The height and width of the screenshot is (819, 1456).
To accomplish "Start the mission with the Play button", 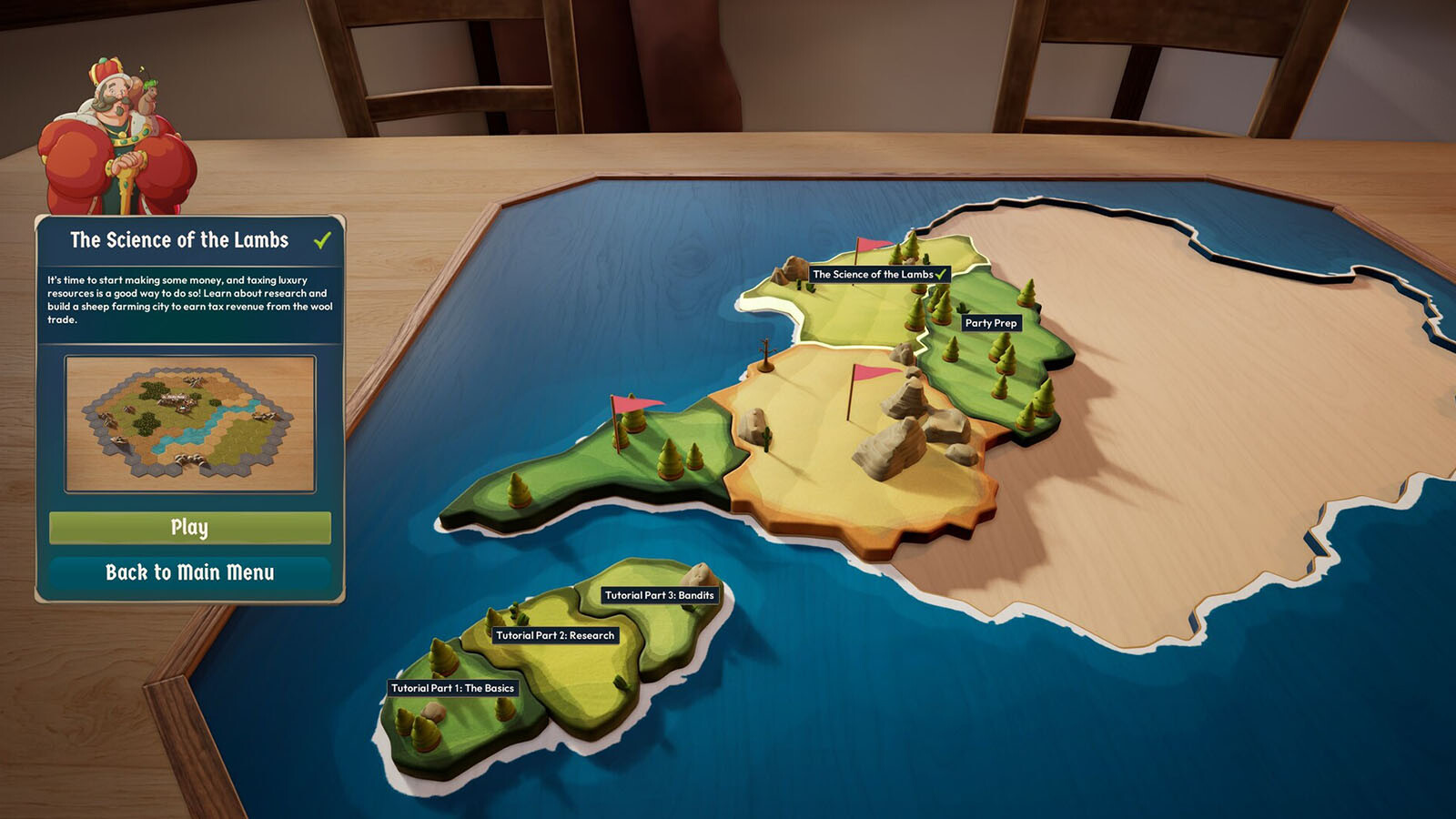I will [x=189, y=528].
